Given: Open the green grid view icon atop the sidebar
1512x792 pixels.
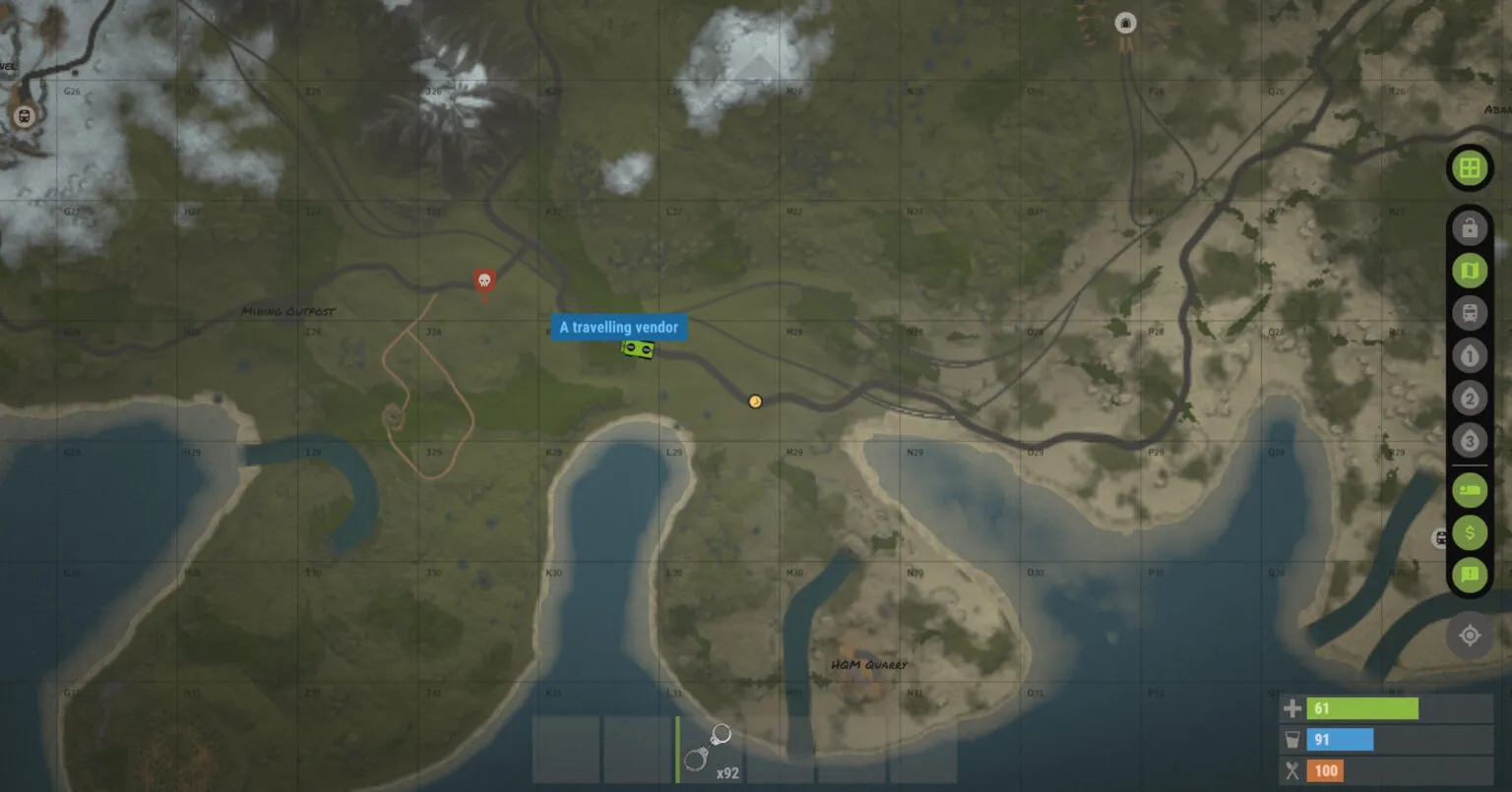Looking at the screenshot, I should [x=1468, y=167].
